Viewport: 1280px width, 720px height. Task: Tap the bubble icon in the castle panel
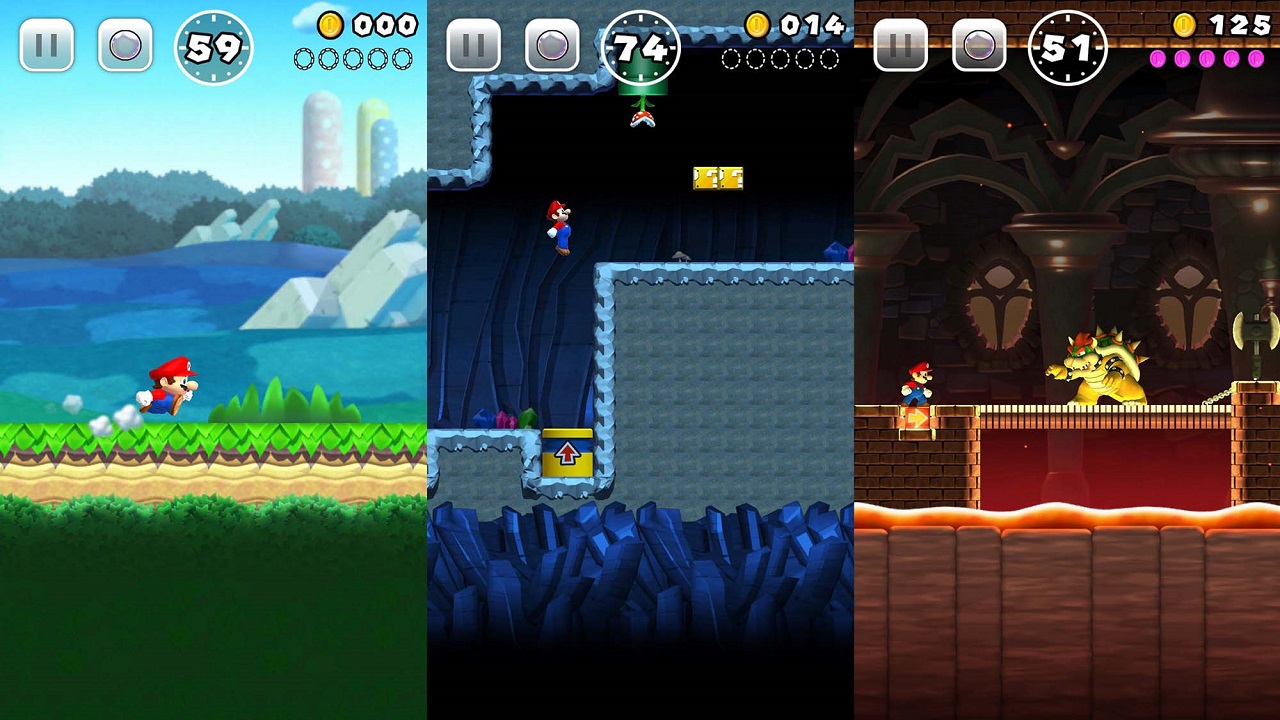point(980,45)
